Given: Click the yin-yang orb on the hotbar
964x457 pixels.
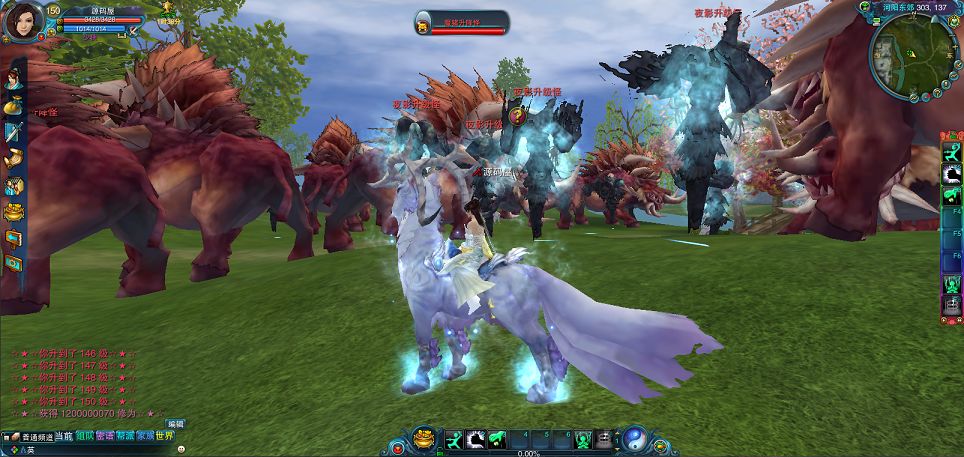Looking at the screenshot, I should (635, 438).
